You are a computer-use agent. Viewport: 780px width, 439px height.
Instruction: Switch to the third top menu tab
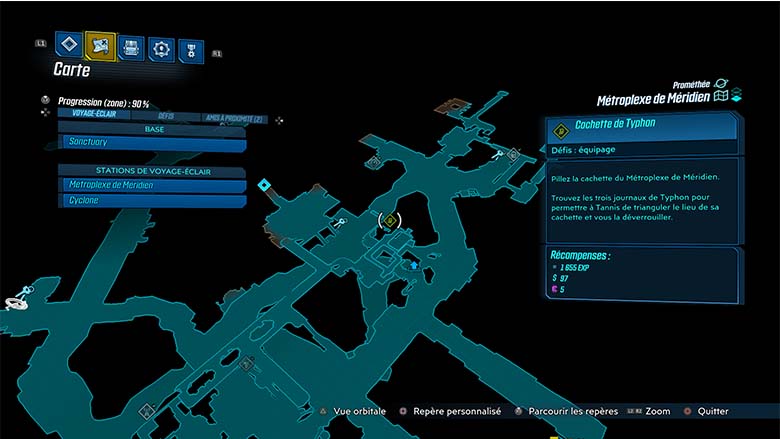coord(131,46)
